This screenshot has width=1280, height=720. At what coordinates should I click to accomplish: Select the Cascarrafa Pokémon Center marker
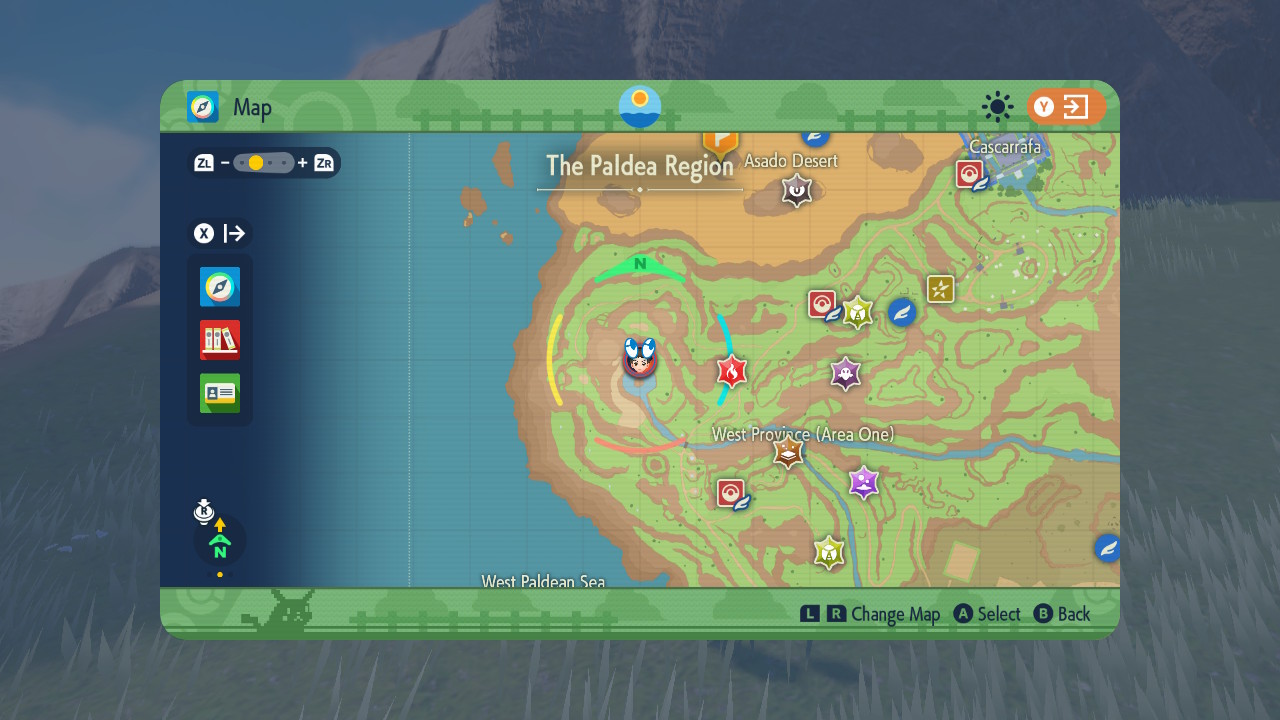pyautogui.click(x=969, y=175)
